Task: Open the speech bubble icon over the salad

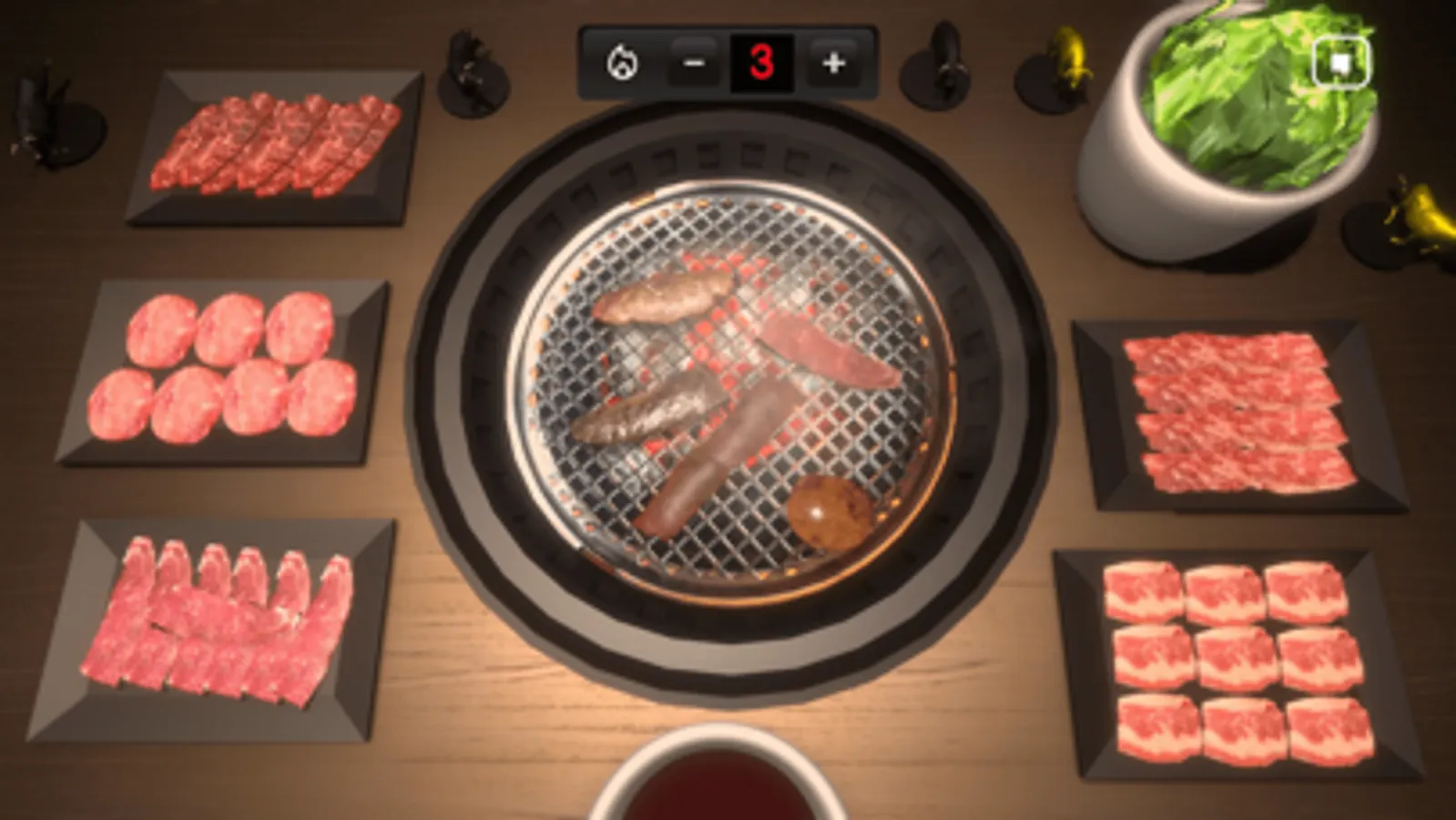Action: (x=1339, y=61)
